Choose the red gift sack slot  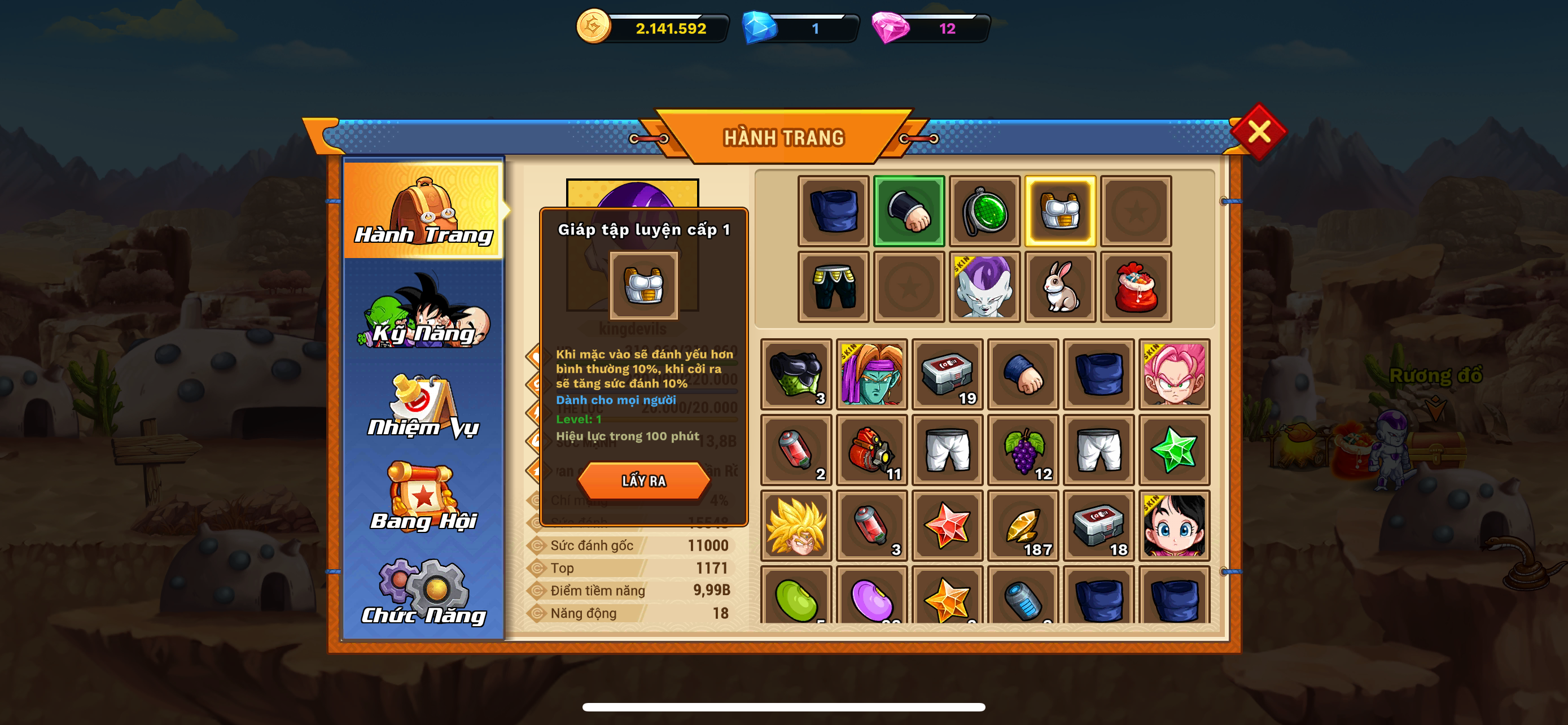(1135, 287)
